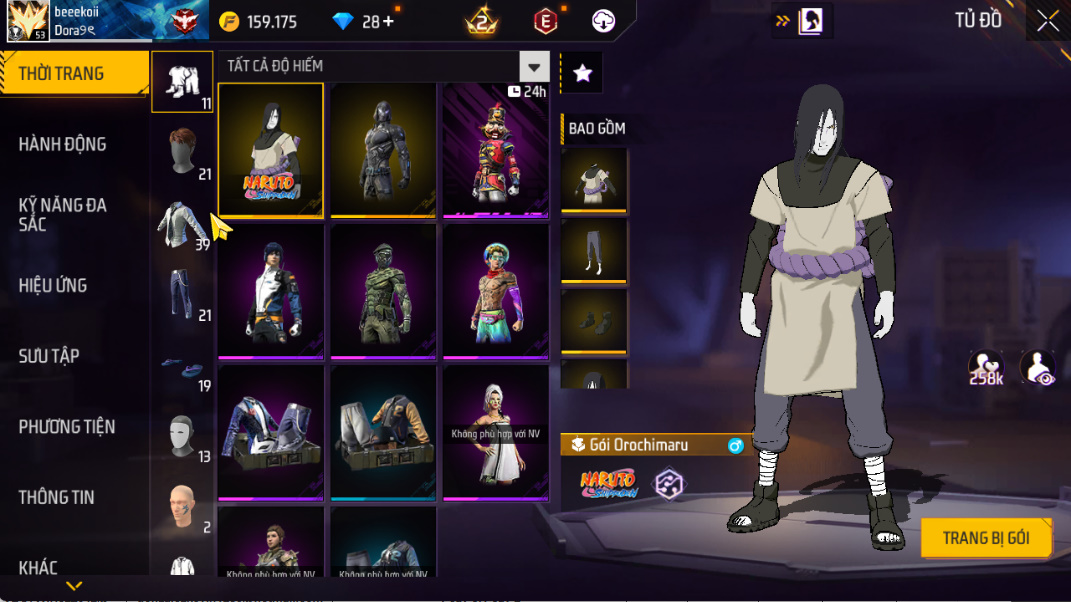
Task: Open the Hành Động category
Action: point(62,144)
